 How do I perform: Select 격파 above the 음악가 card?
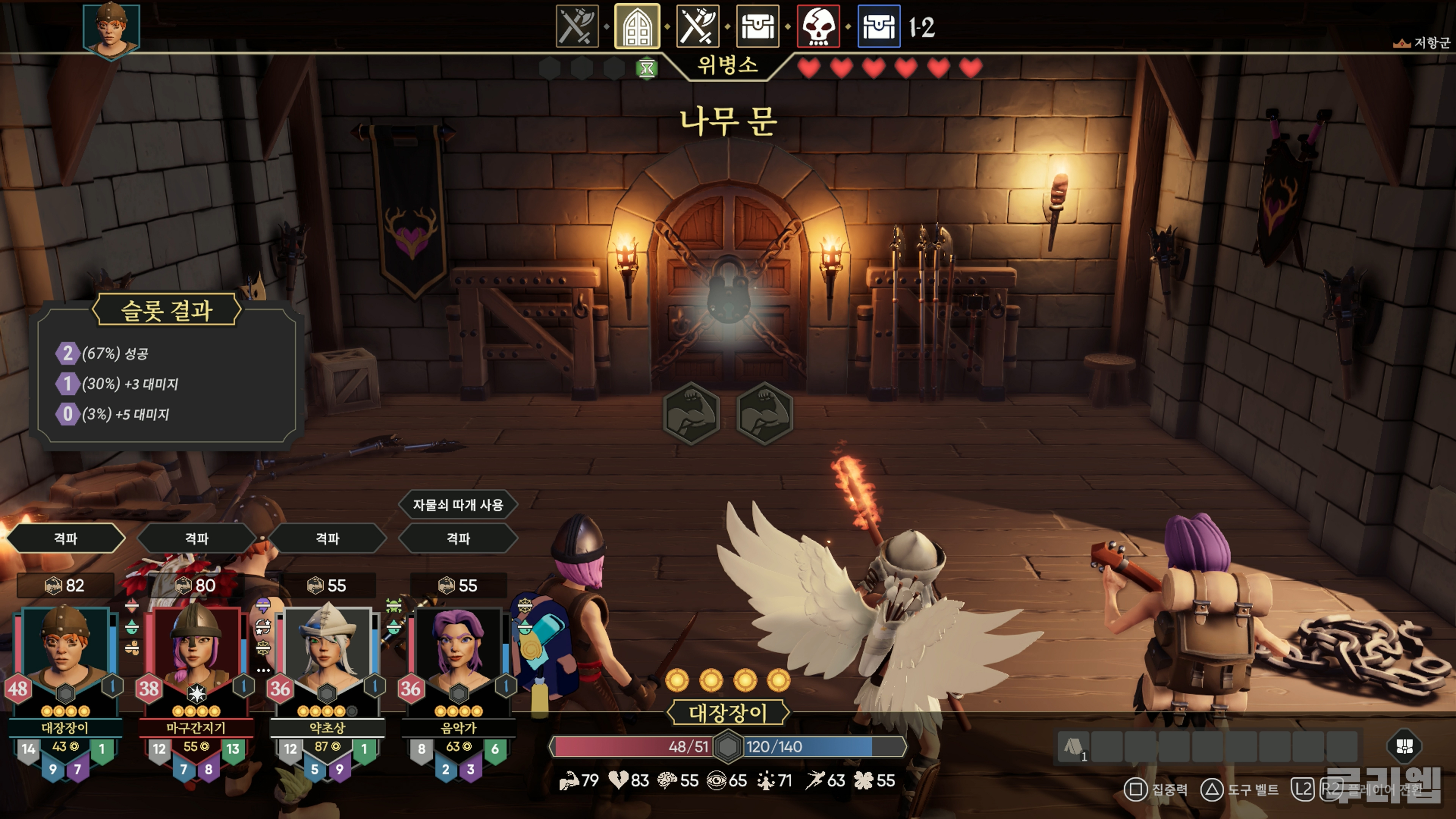pyautogui.click(x=458, y=538)
